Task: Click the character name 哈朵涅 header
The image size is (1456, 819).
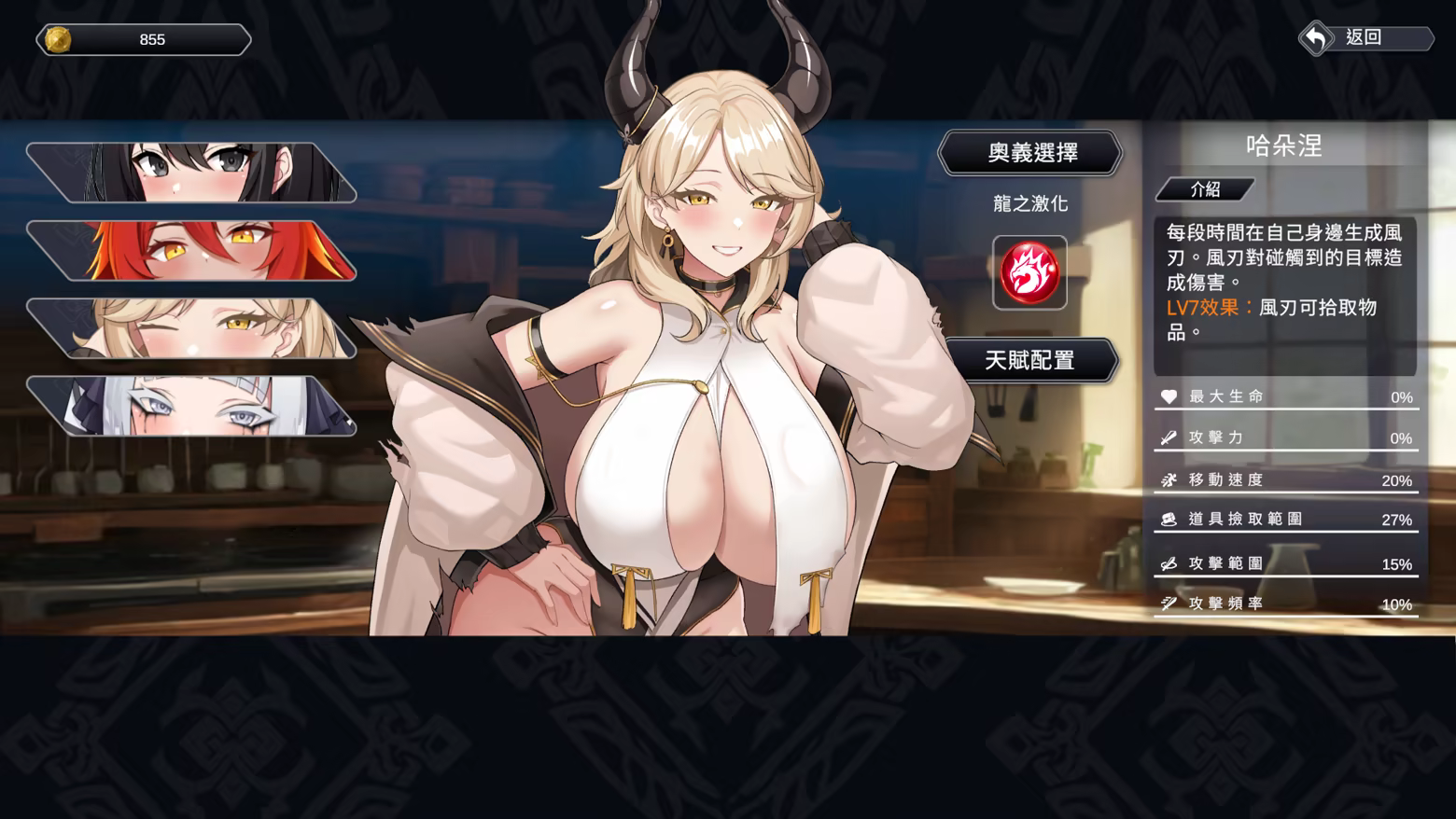Action: 1285,146
